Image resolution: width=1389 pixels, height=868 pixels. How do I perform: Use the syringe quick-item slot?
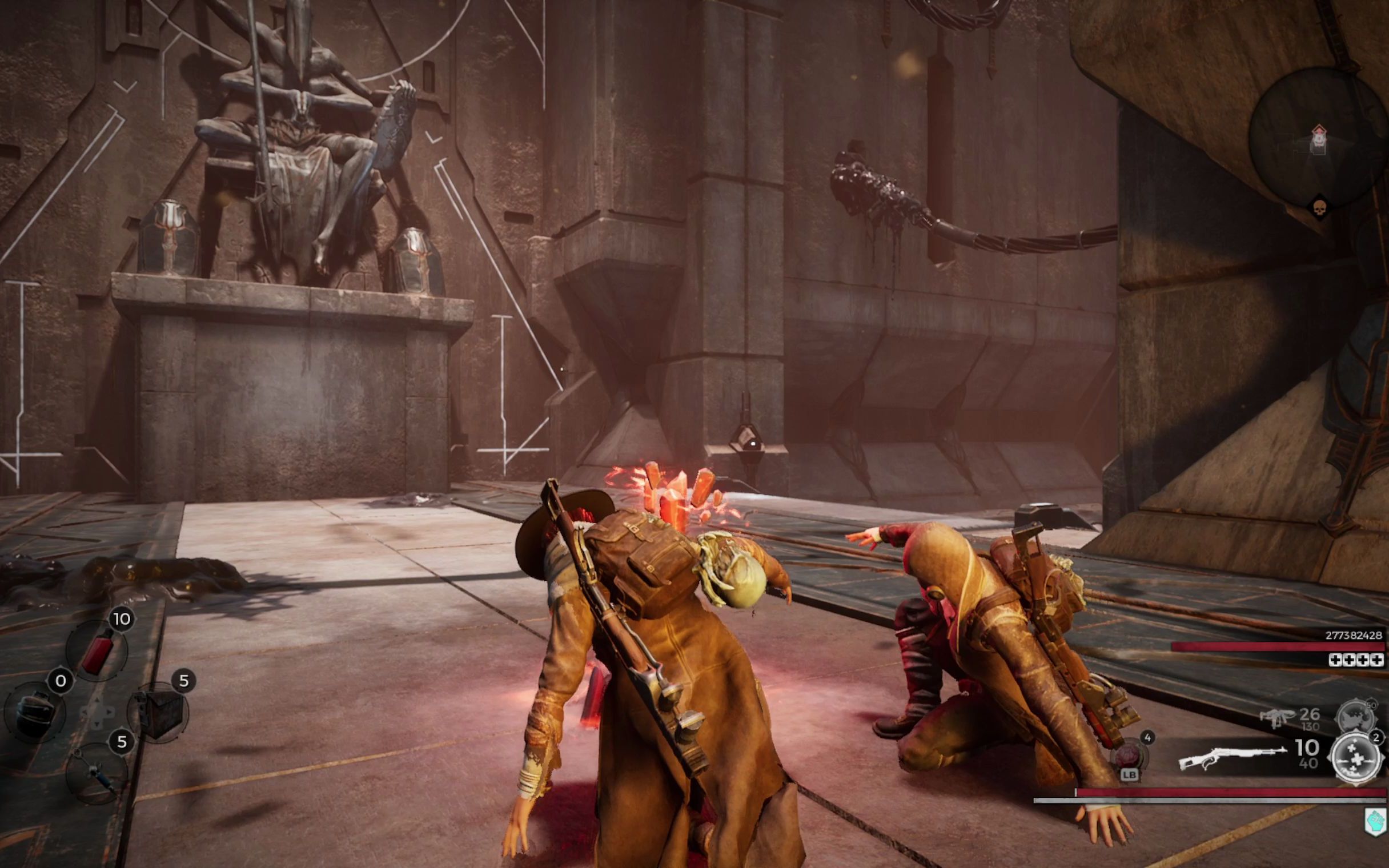(x=96, y=773)
